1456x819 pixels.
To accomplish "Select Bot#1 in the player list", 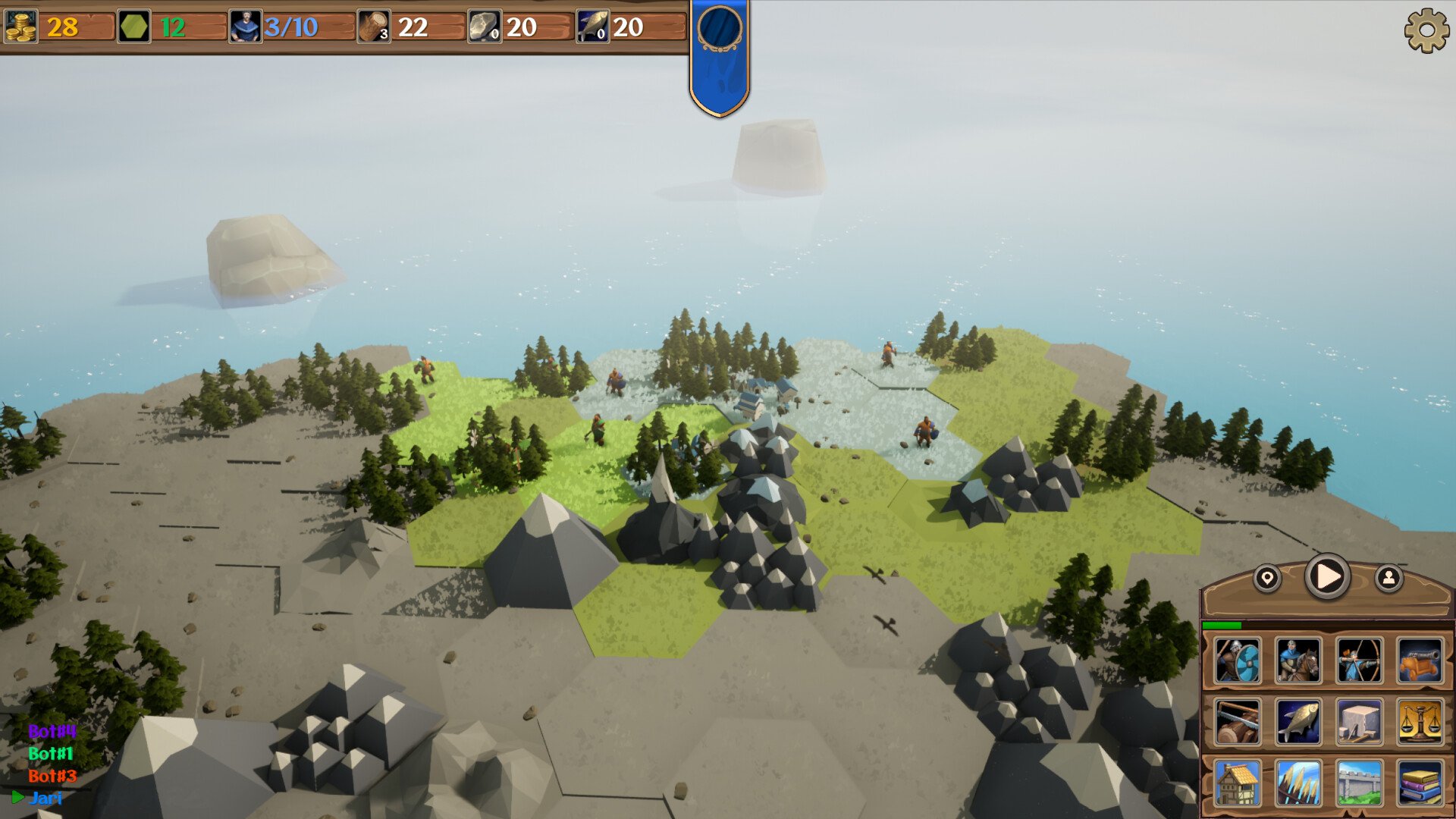I will [x=51, y=754].
